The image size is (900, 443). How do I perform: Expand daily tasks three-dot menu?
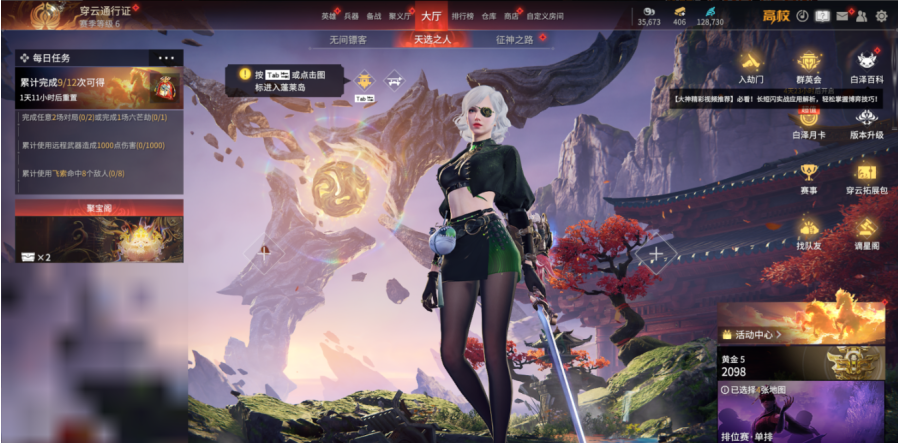(166, 58)
